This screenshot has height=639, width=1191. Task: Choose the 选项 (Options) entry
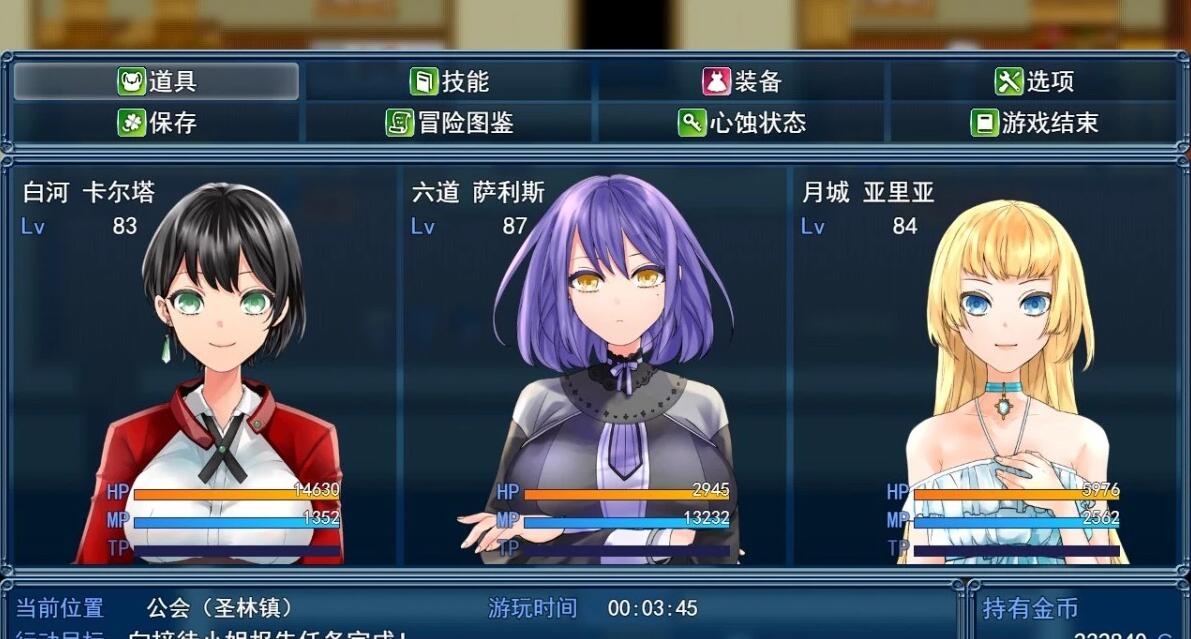pos(1034,81)
